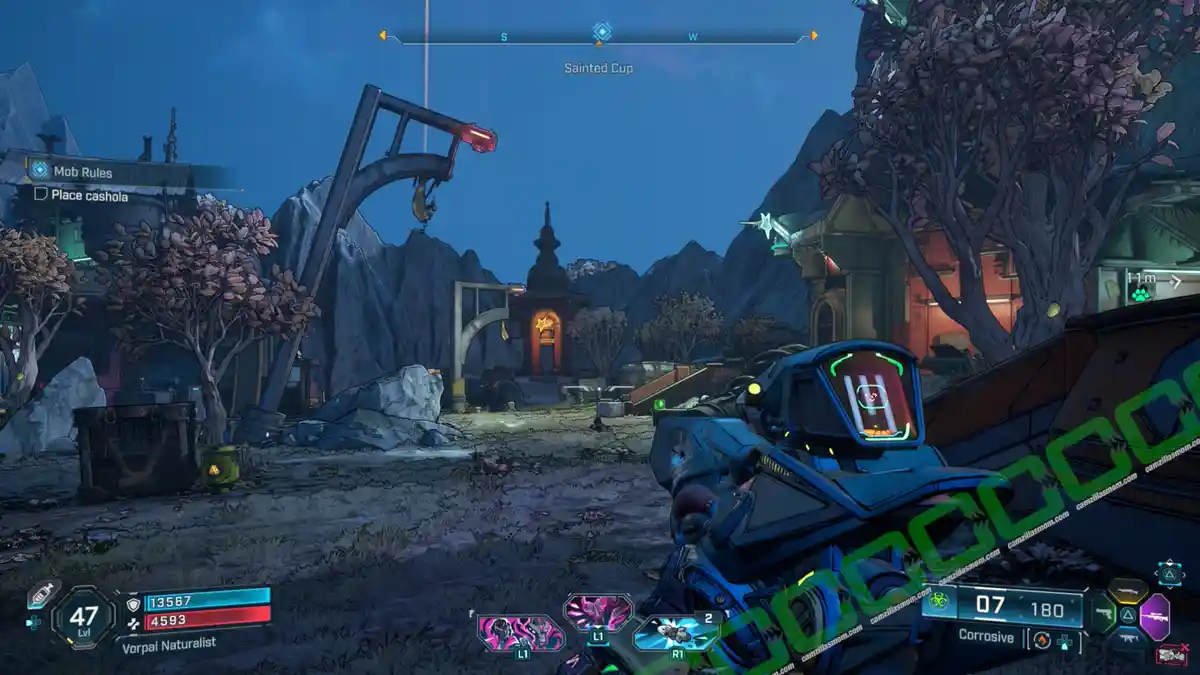The image size is (1200, 675).
Task: Select the red crossed-out vehicle icon
Action: pos(1171,654)
